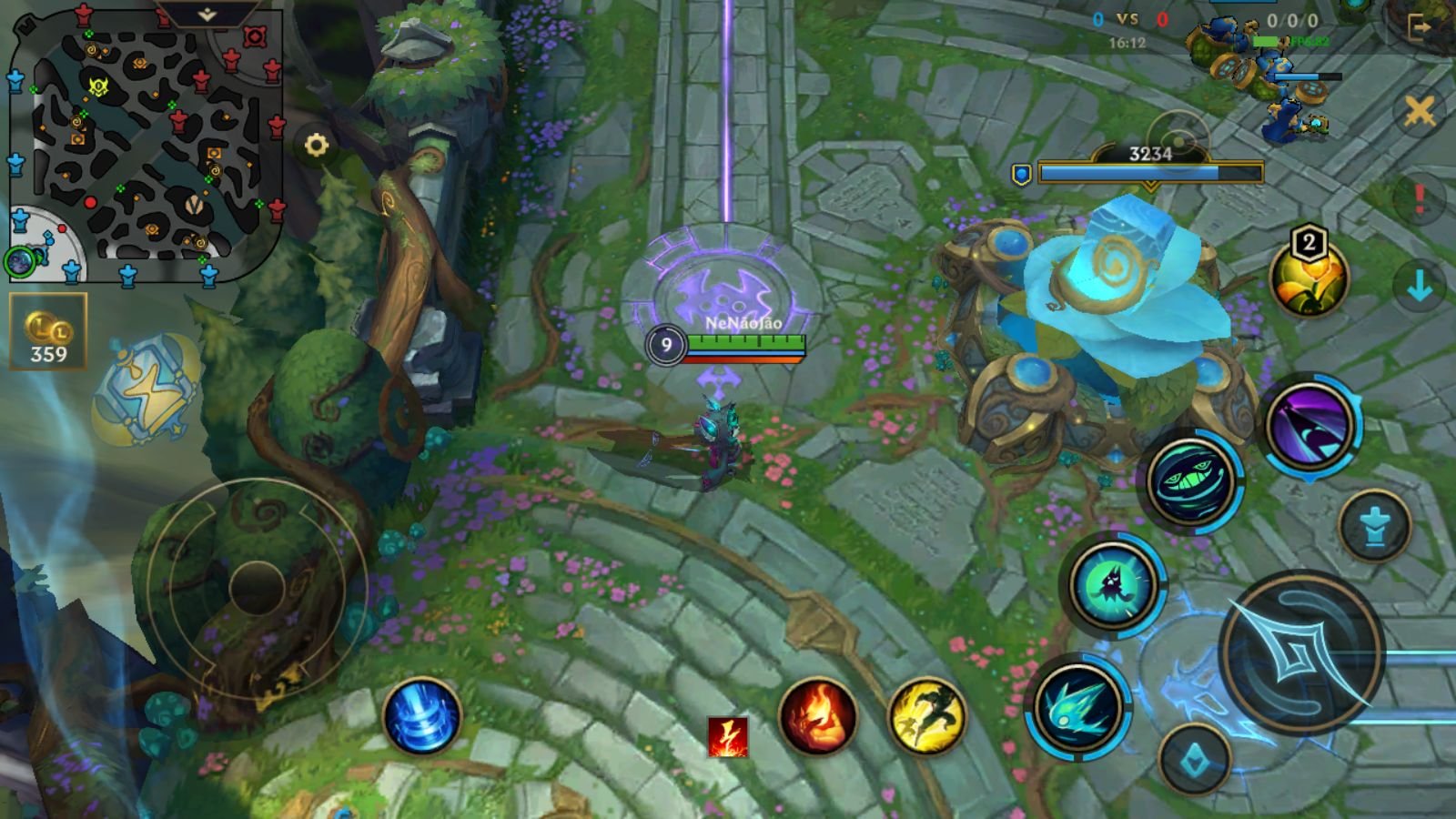Screen dimensions: 1456x819
Task: Expand the chevron panel at top center
Action: pyautogui.click(x=207, y=15)
